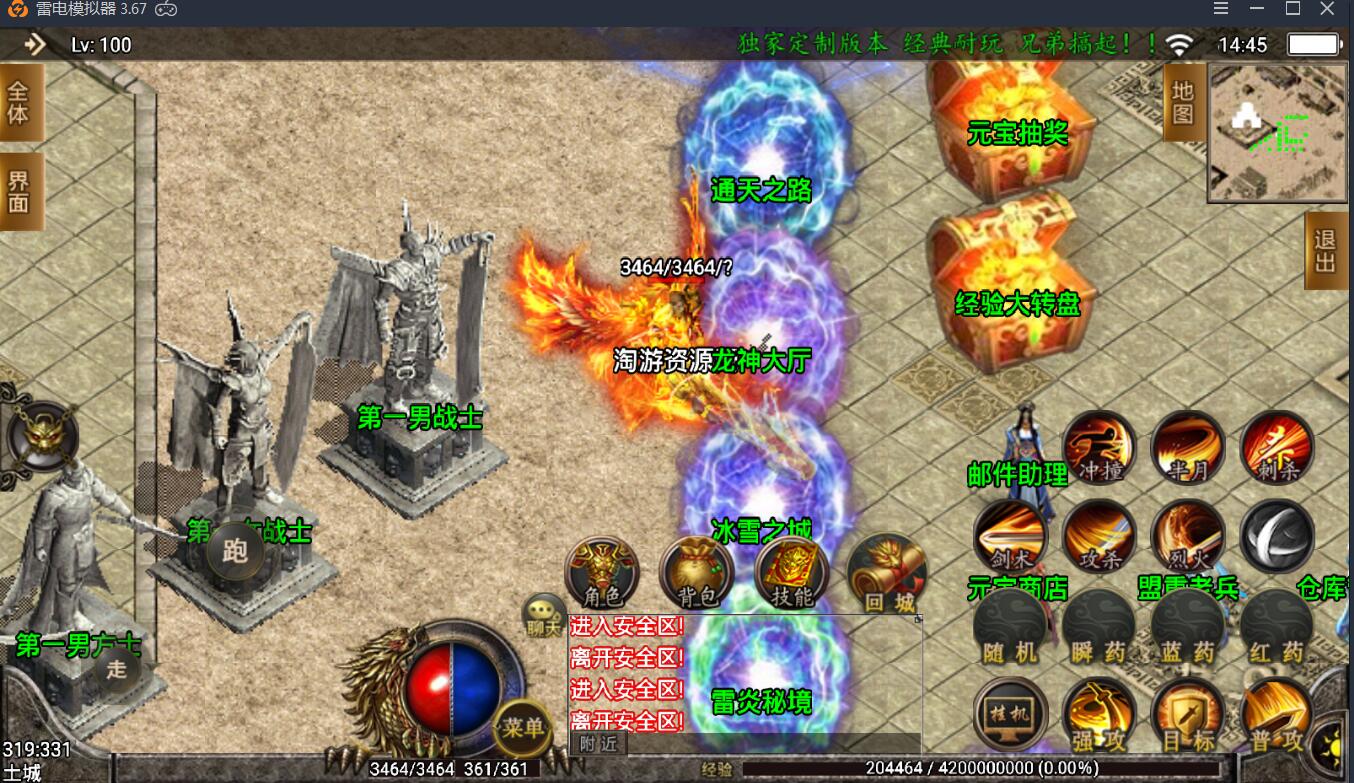
Task: Activate the 烈火 flame sword skill
Action: (x=1188, y=536)
